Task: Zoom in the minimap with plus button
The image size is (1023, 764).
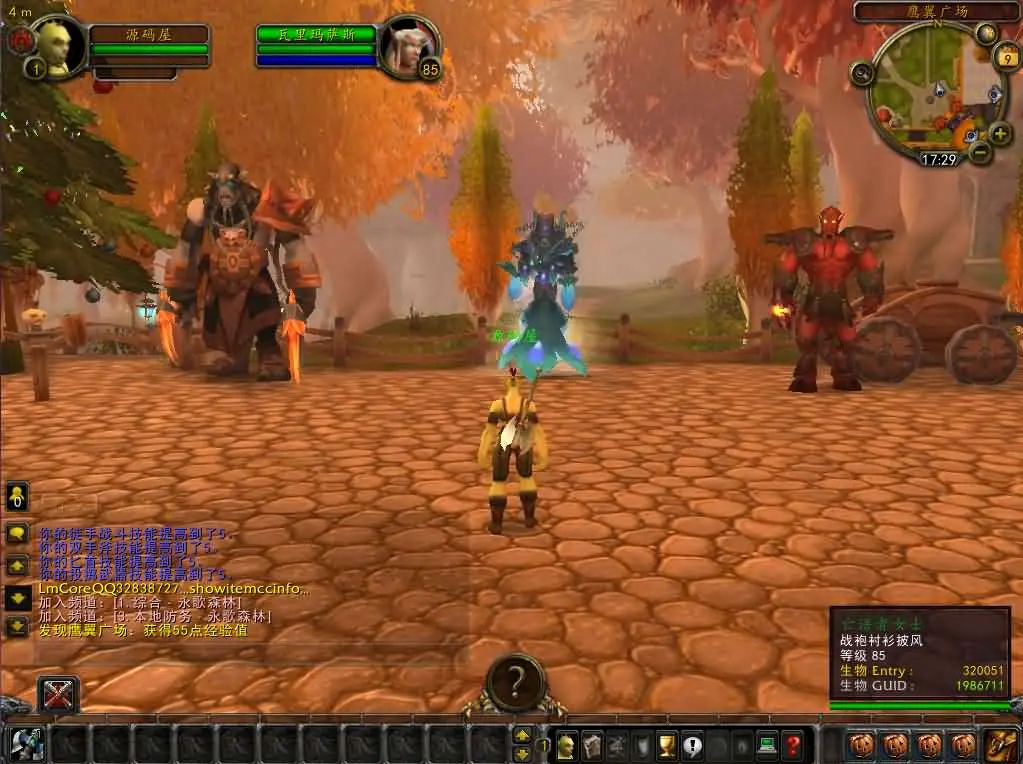Action: coord(999,133)
